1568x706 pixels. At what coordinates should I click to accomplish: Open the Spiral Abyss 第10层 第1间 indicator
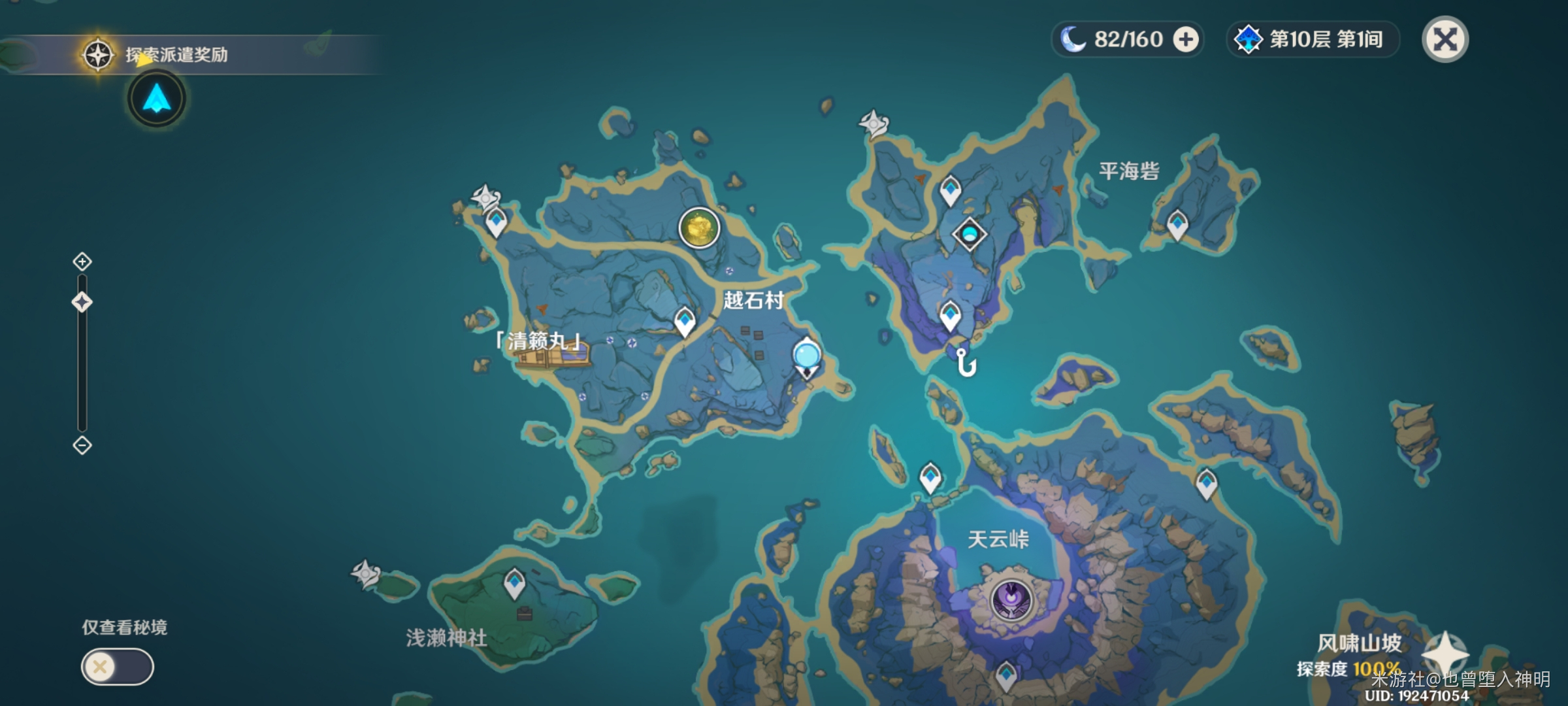pyautogui.click(x=1313, y=39)
